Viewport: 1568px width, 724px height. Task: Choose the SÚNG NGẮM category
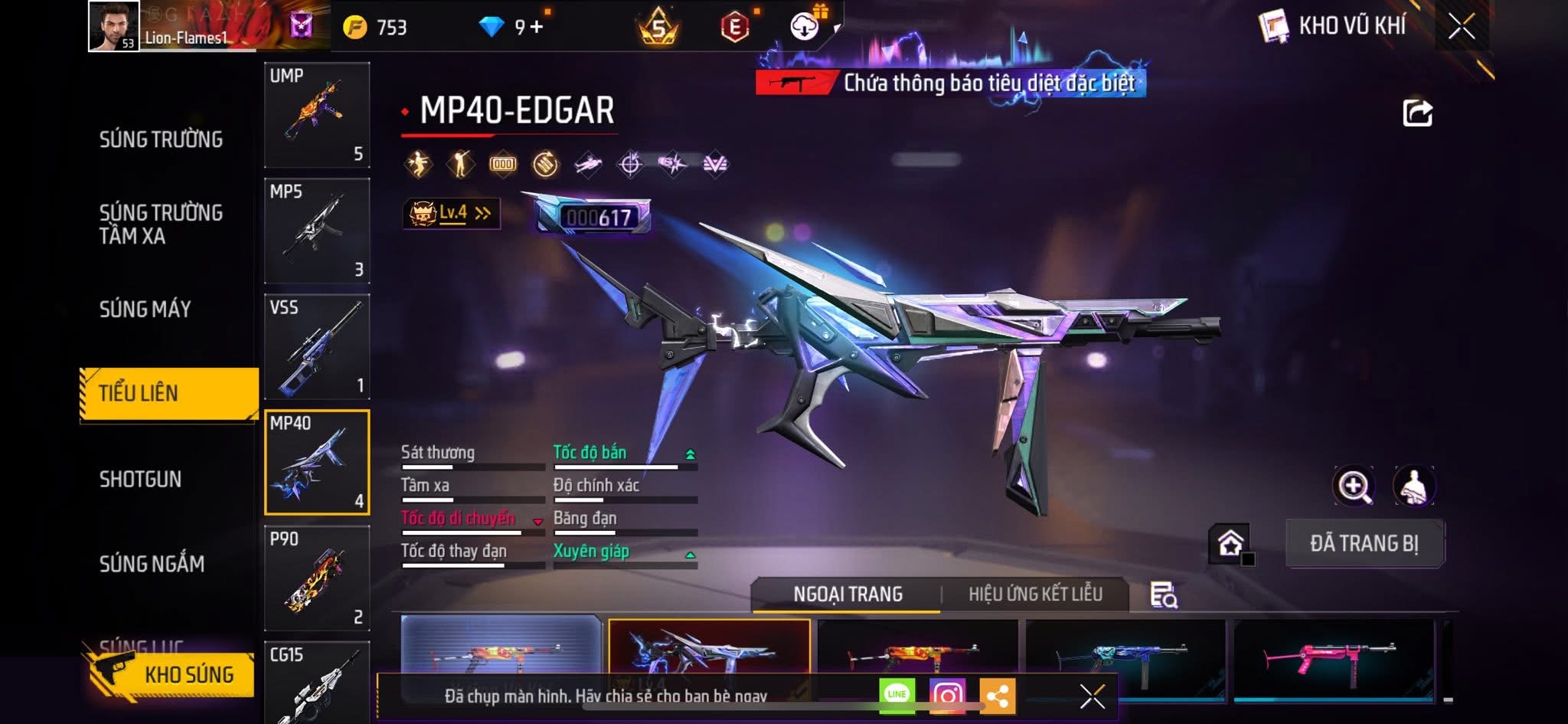[x=152, y=565]
